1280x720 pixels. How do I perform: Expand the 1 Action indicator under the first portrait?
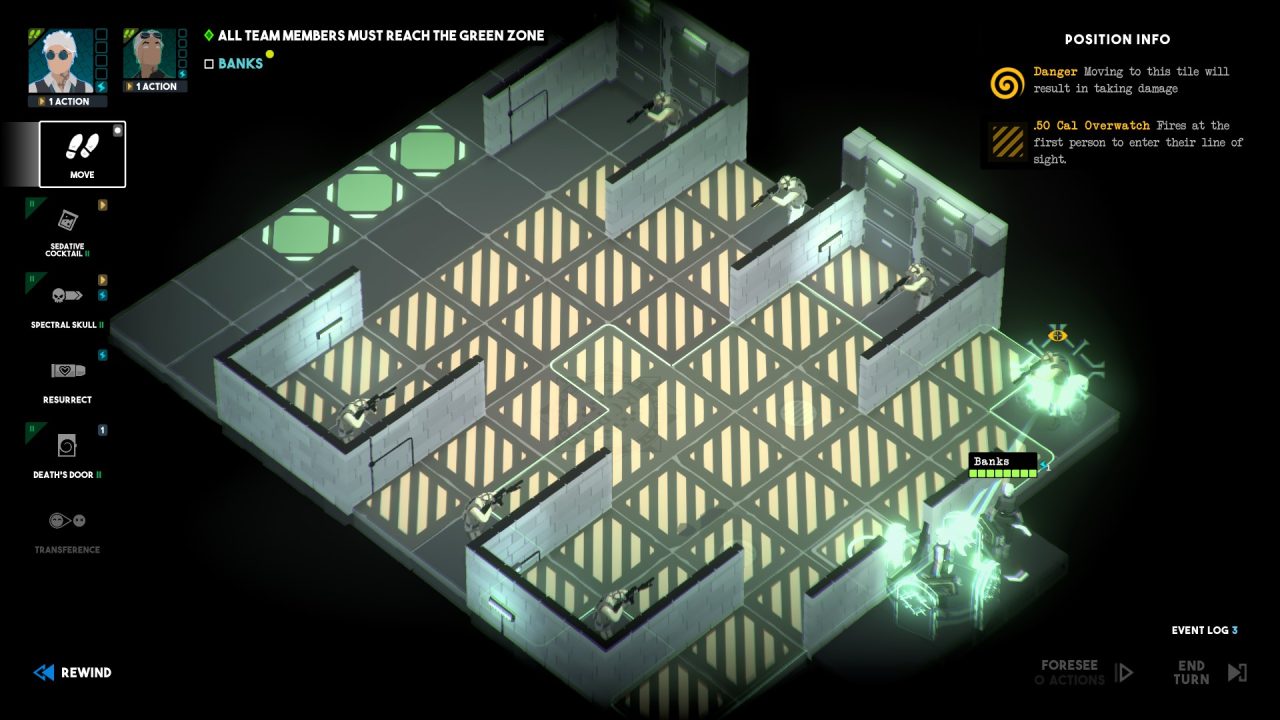pyautogui.click(x=65, y=101)
